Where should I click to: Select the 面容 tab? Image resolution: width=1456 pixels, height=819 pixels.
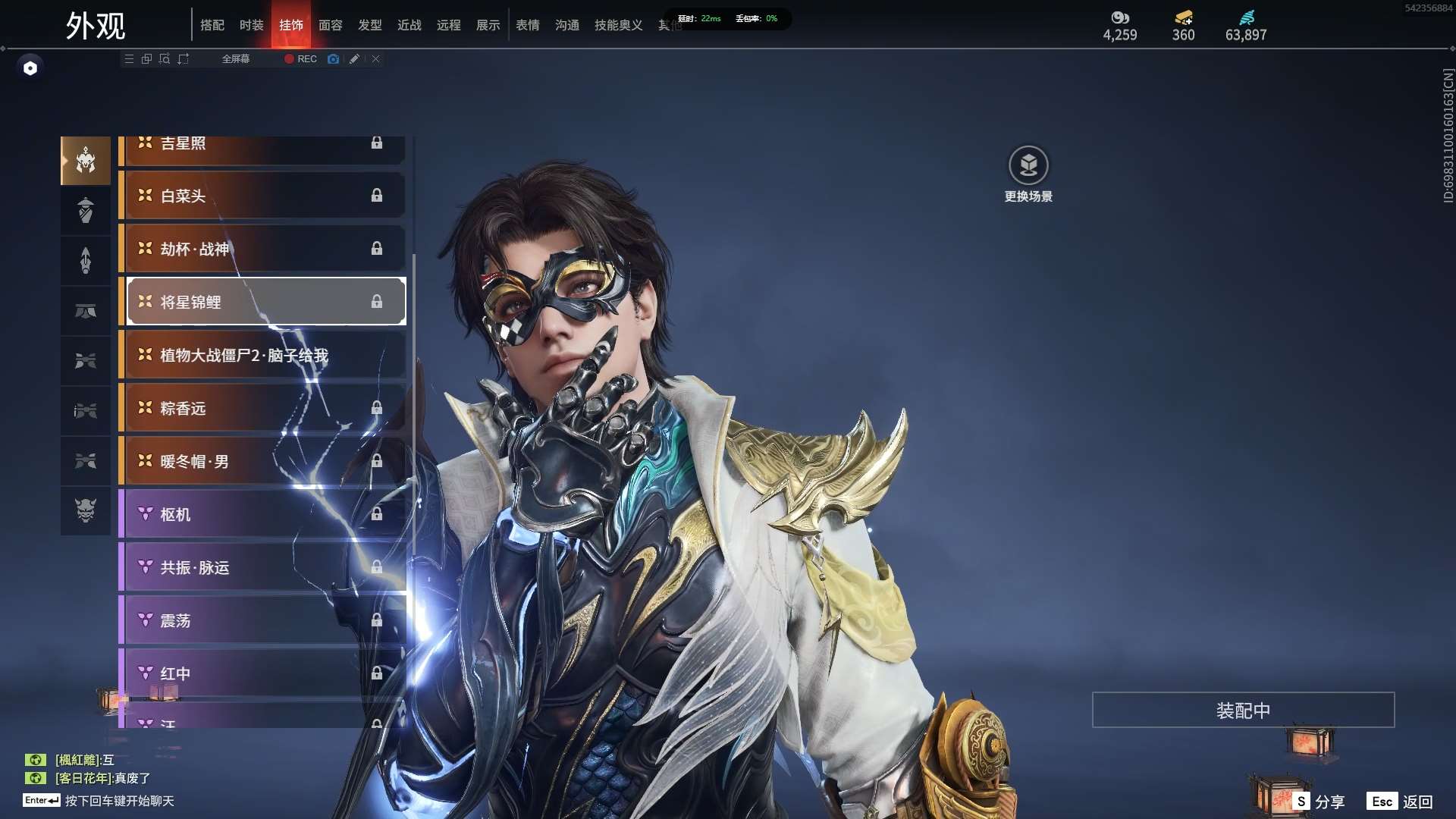click(x=330, y=25)
